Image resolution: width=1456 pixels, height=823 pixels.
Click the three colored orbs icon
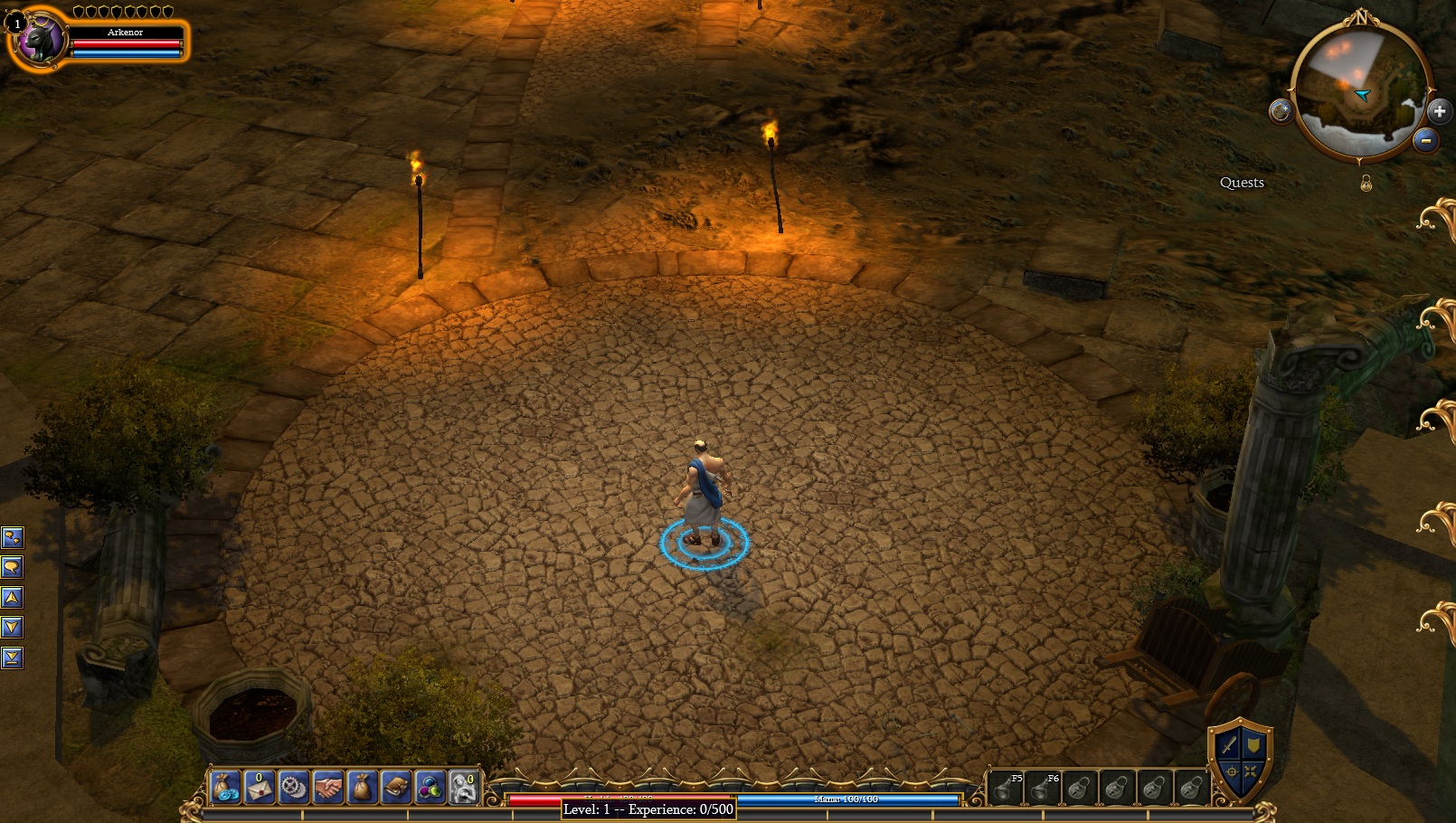point(430,787)
